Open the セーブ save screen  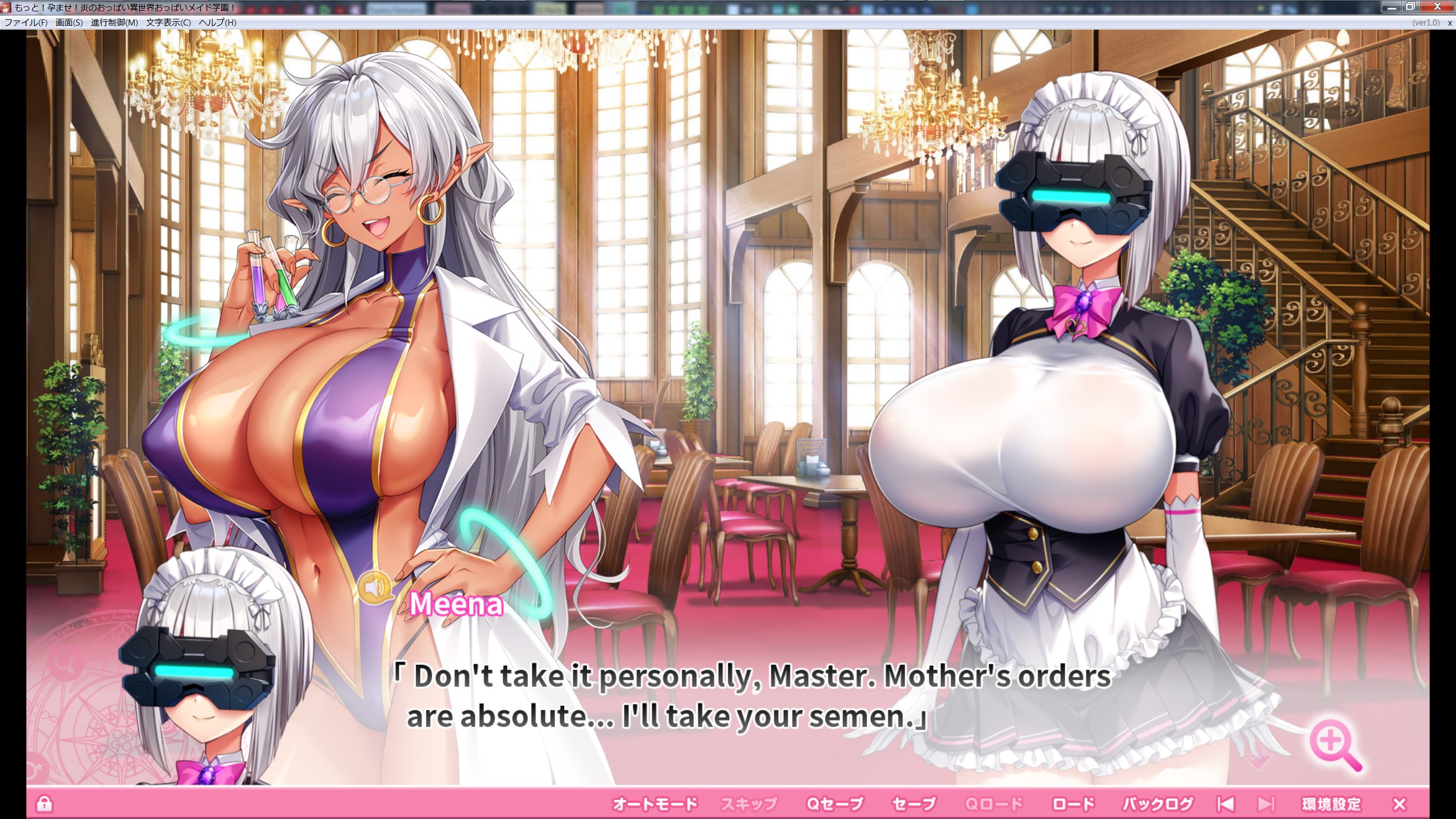click(x=914, y=804)
